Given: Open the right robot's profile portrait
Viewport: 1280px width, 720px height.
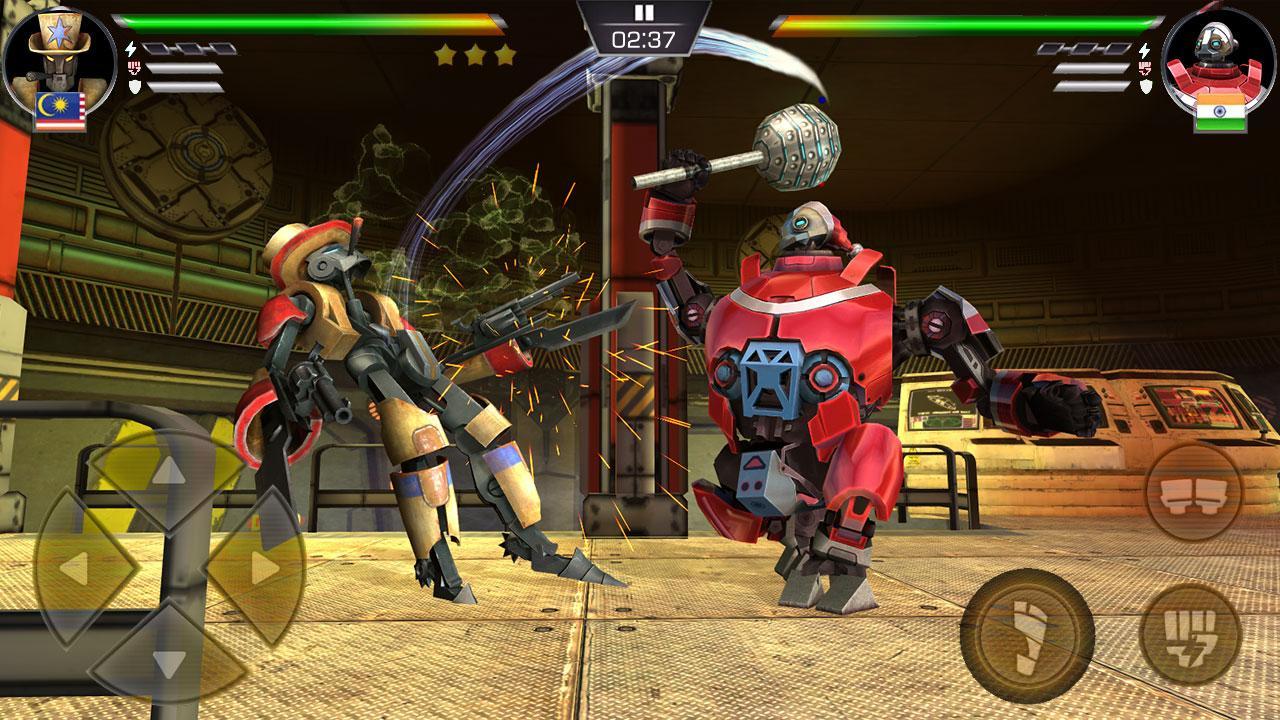Looking at the screenshot, I should coord(1218,57).
